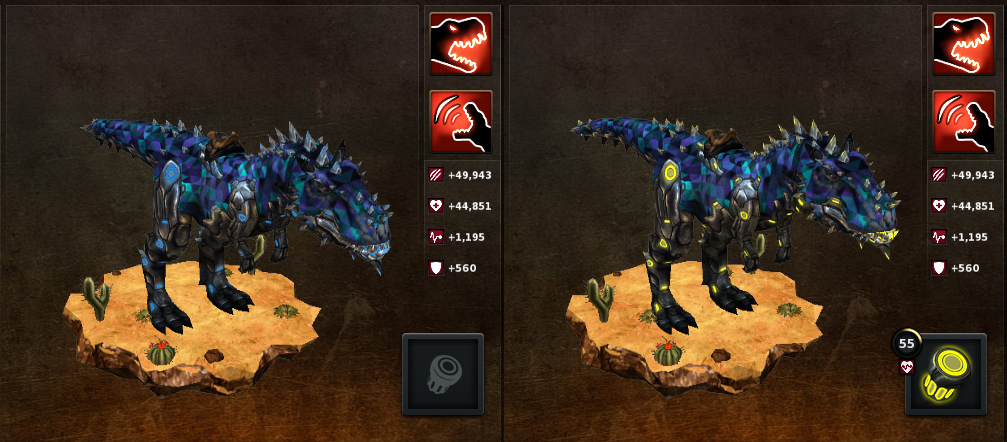This screenshot has height=442, width=1007.
Task: Click T-rex head ability beside blue-lit dinosaur
Action: pyautogui.click(x=461, y=44)
